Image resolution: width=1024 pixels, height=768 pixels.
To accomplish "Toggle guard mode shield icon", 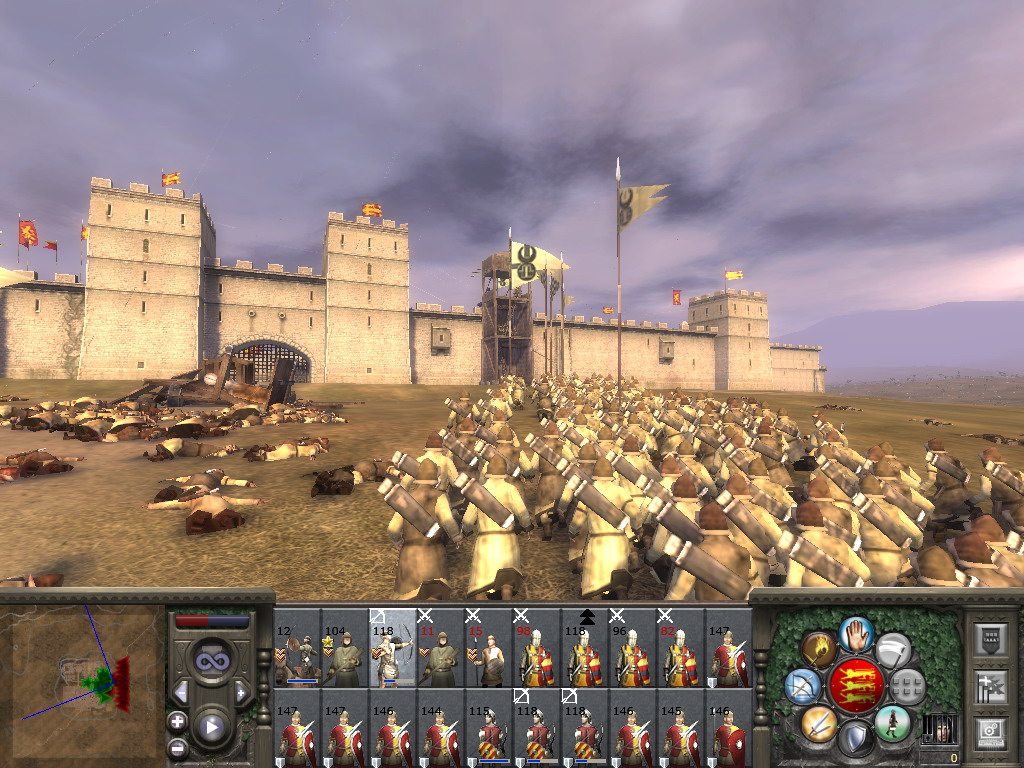I will (856, 738).
